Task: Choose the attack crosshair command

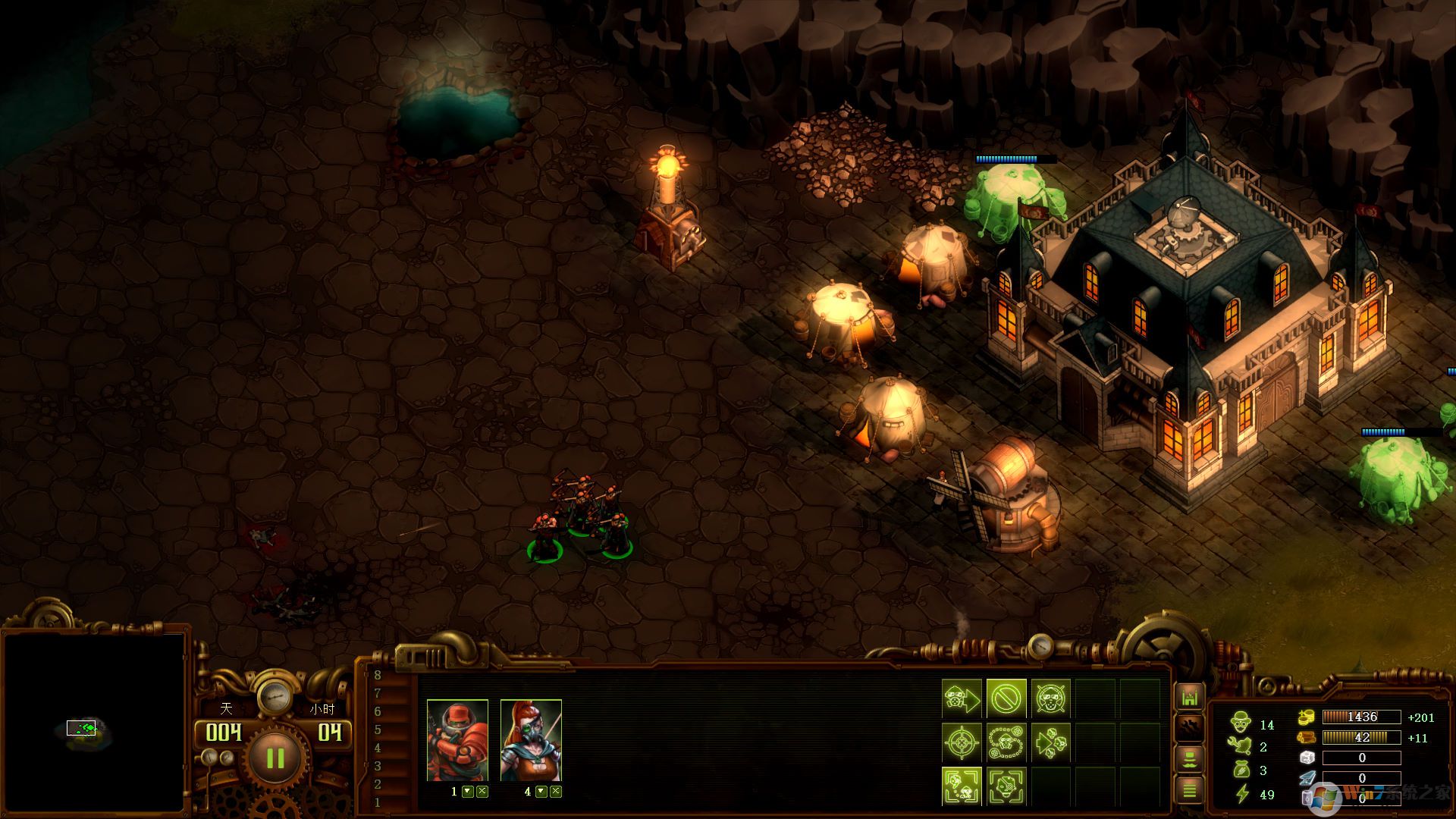Action: click(962, 742)
